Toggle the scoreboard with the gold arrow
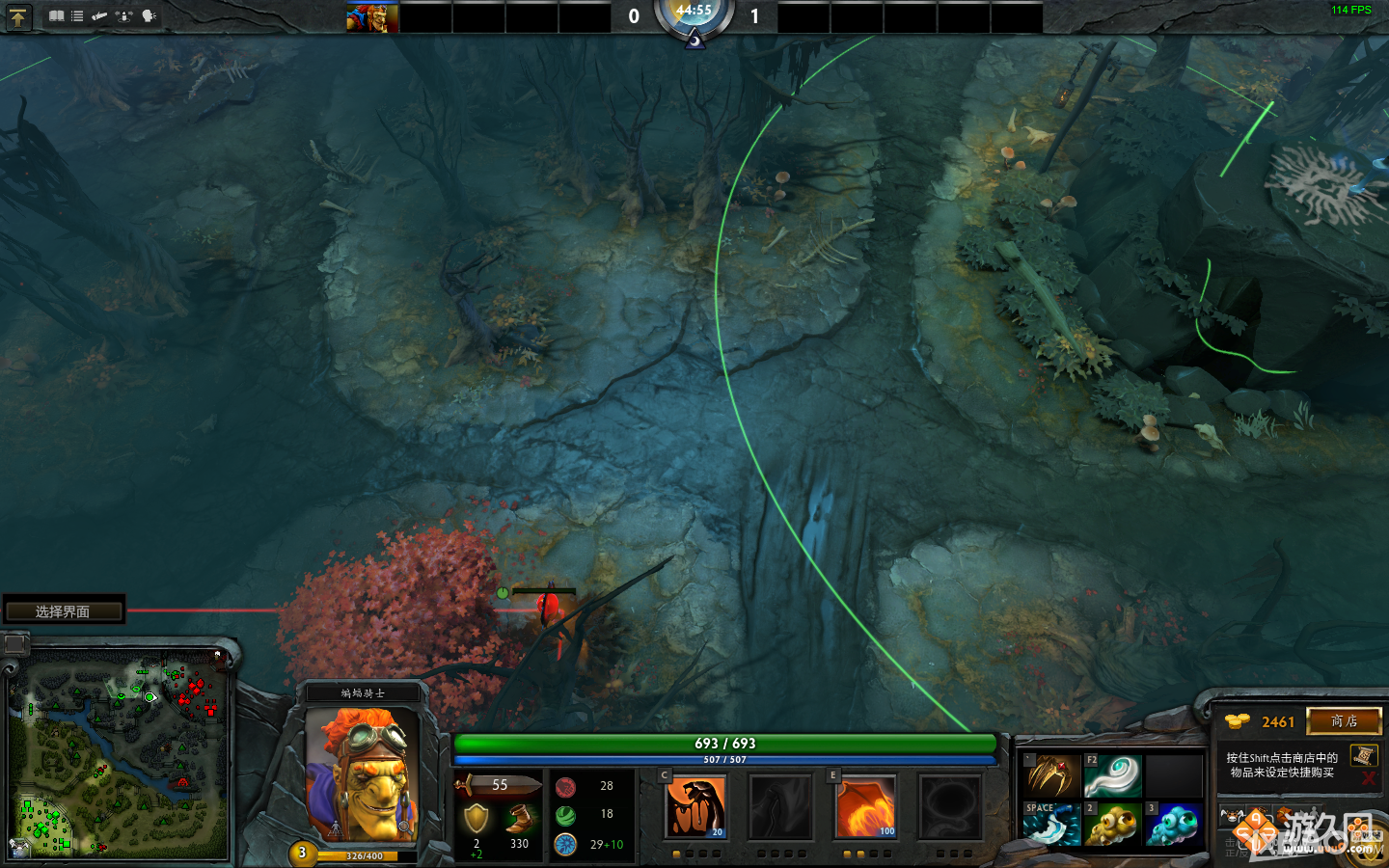The width and height of the screenshot is (1389, 868). tap(19, 17)
